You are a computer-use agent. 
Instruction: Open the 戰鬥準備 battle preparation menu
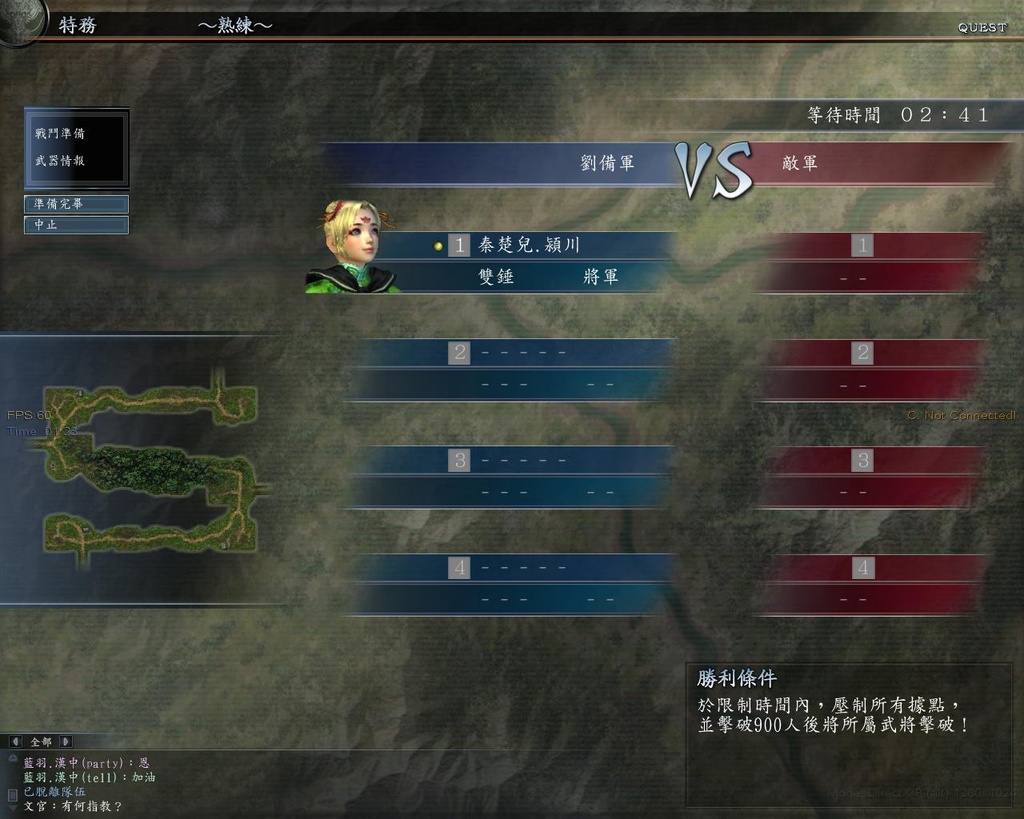pos(60,134)
